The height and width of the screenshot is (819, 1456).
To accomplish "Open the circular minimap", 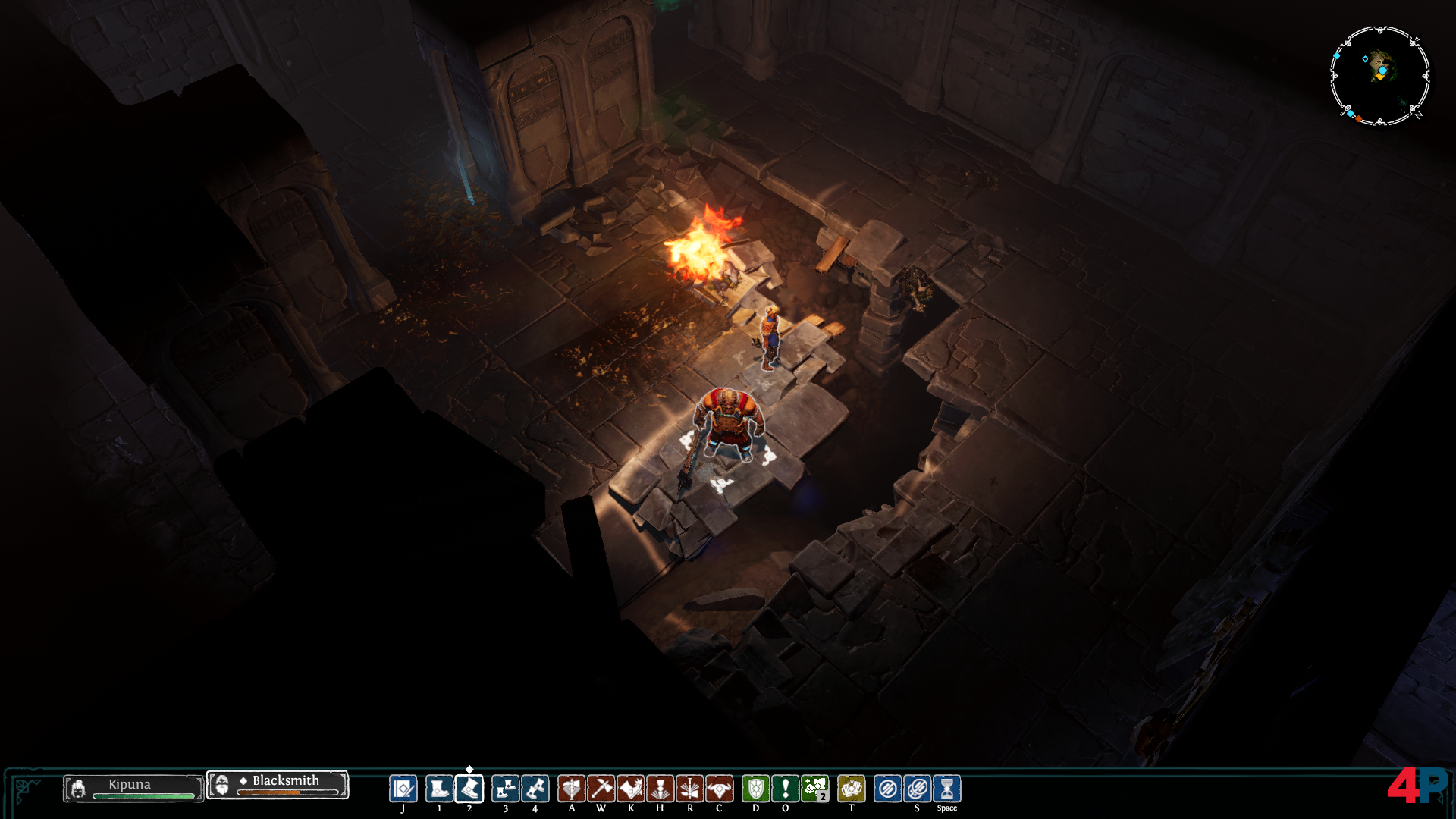I will pyautogui.click(x=1379, y=75).
